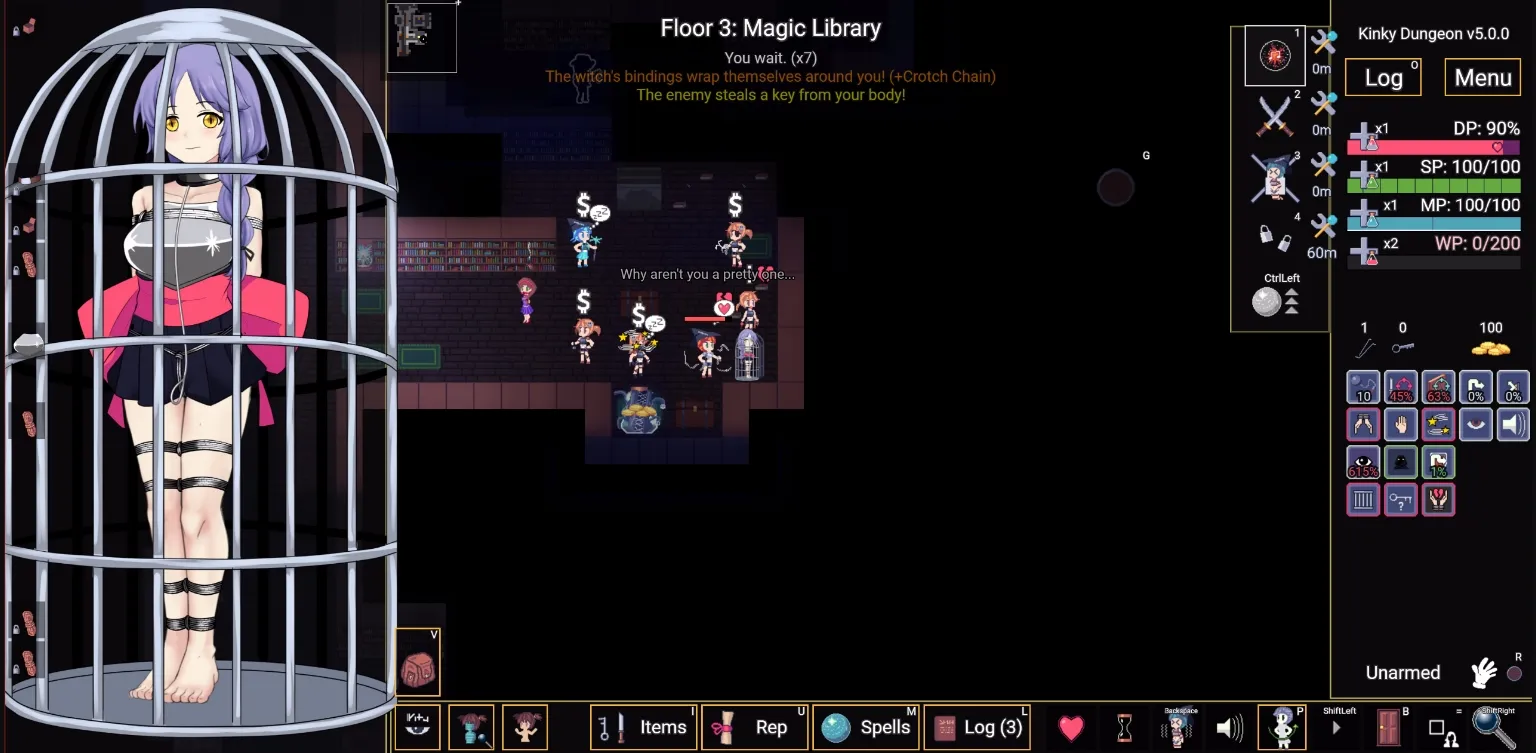The height and width of the screenshot is (753, 1536).
Task: Toggle the 615% eye visibility indicator
Action: (x=1363, y=461)
